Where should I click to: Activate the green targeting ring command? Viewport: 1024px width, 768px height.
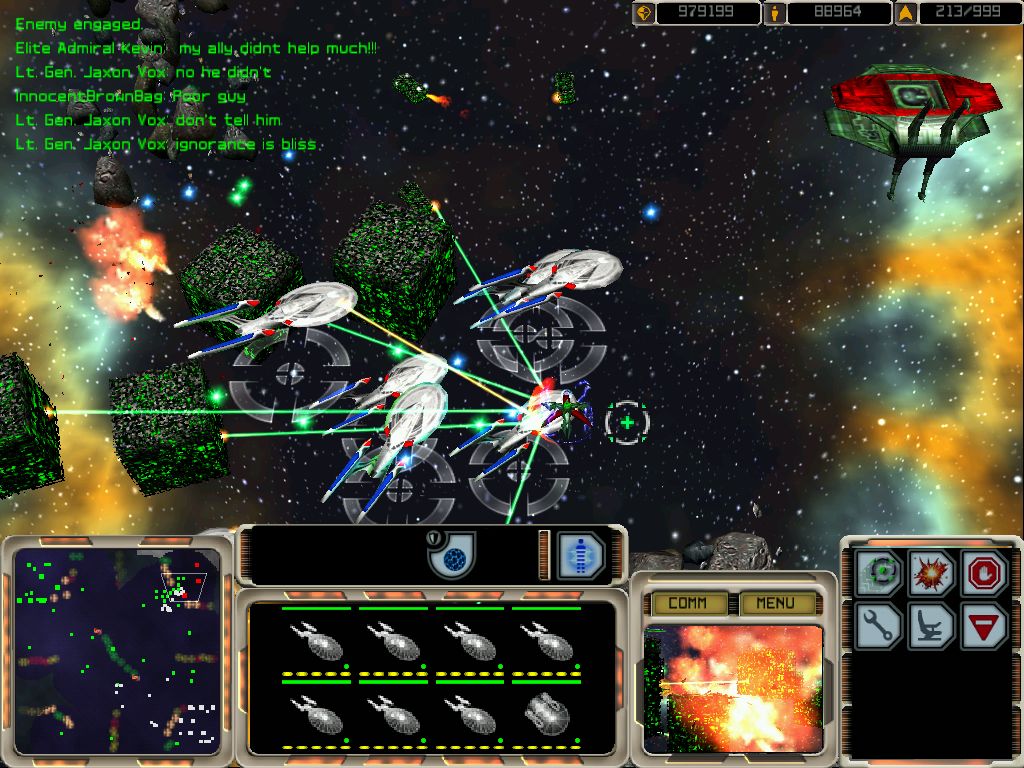(x=881, y=575)
